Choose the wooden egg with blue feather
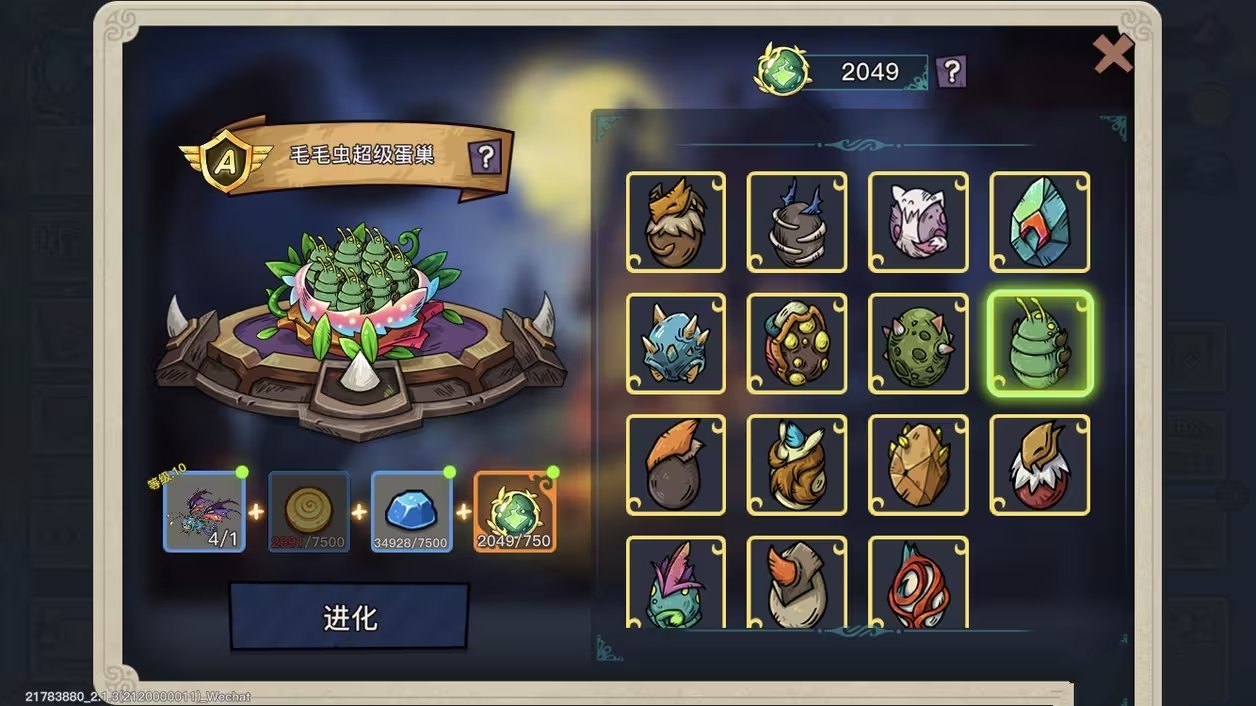Image resolution: width=1256 pixels, height=706 pixels. (x=797, y=465)
